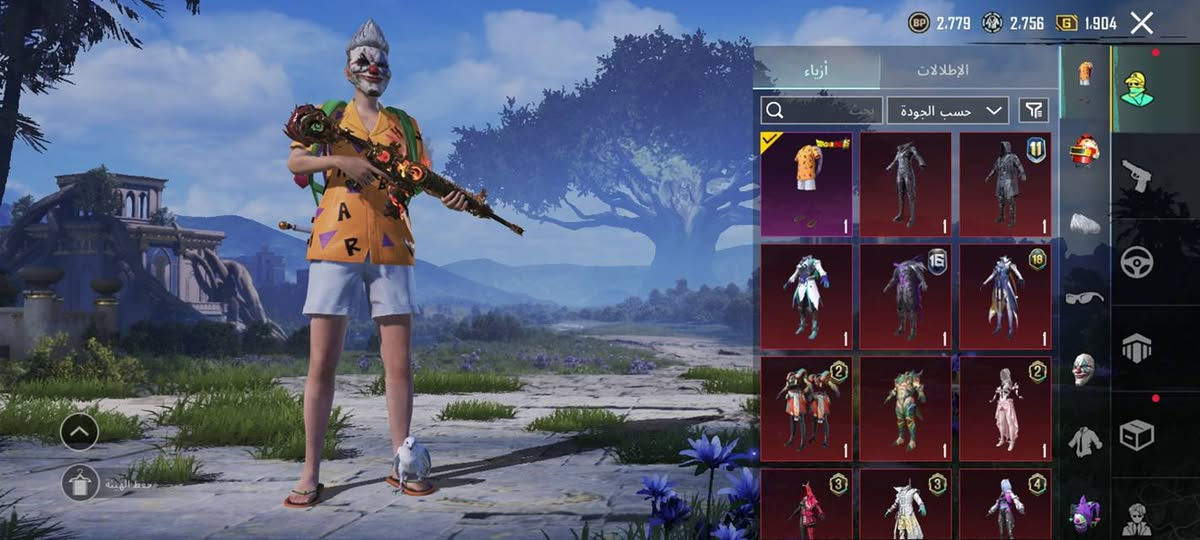Switch to the أزياء outfits tab

point(817,70)
